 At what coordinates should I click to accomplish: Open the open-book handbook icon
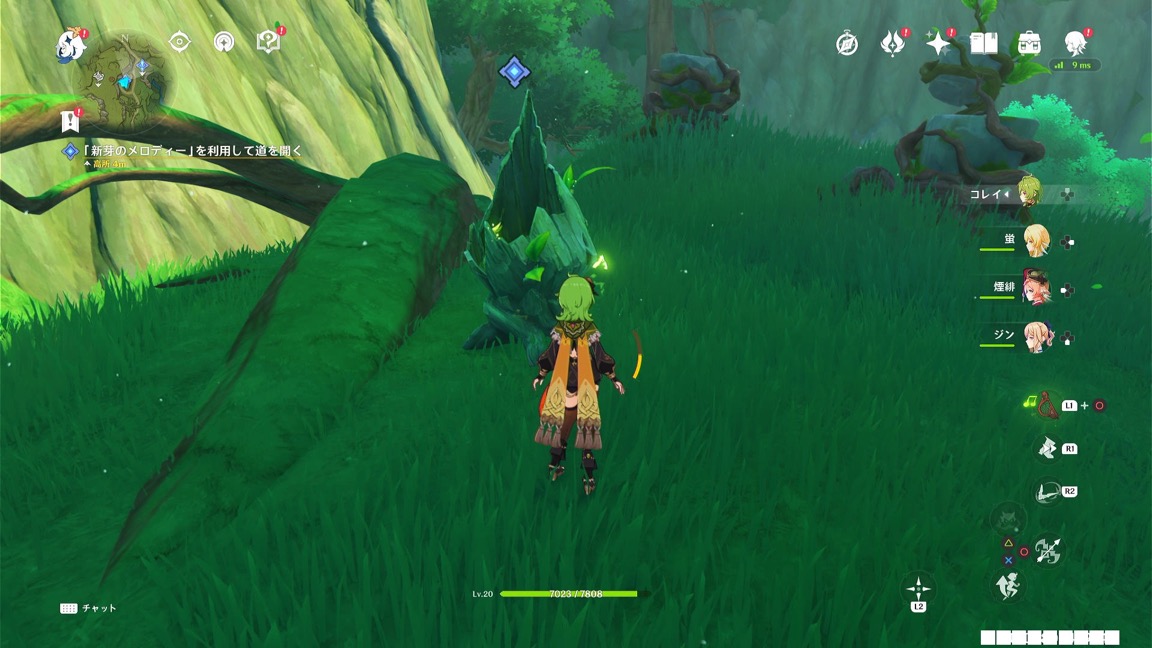coord(984,43)
